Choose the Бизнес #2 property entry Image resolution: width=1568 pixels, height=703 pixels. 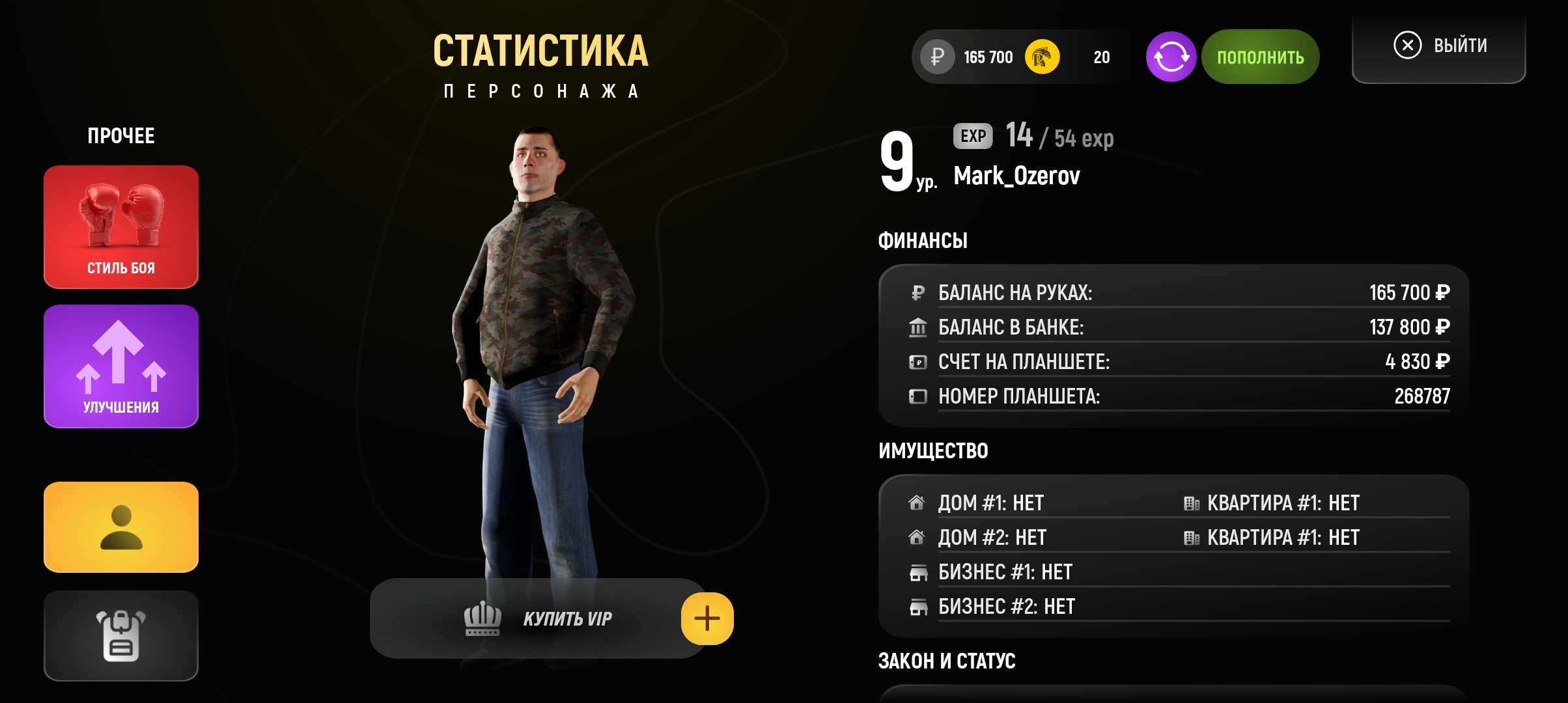tap(1006, 607)
